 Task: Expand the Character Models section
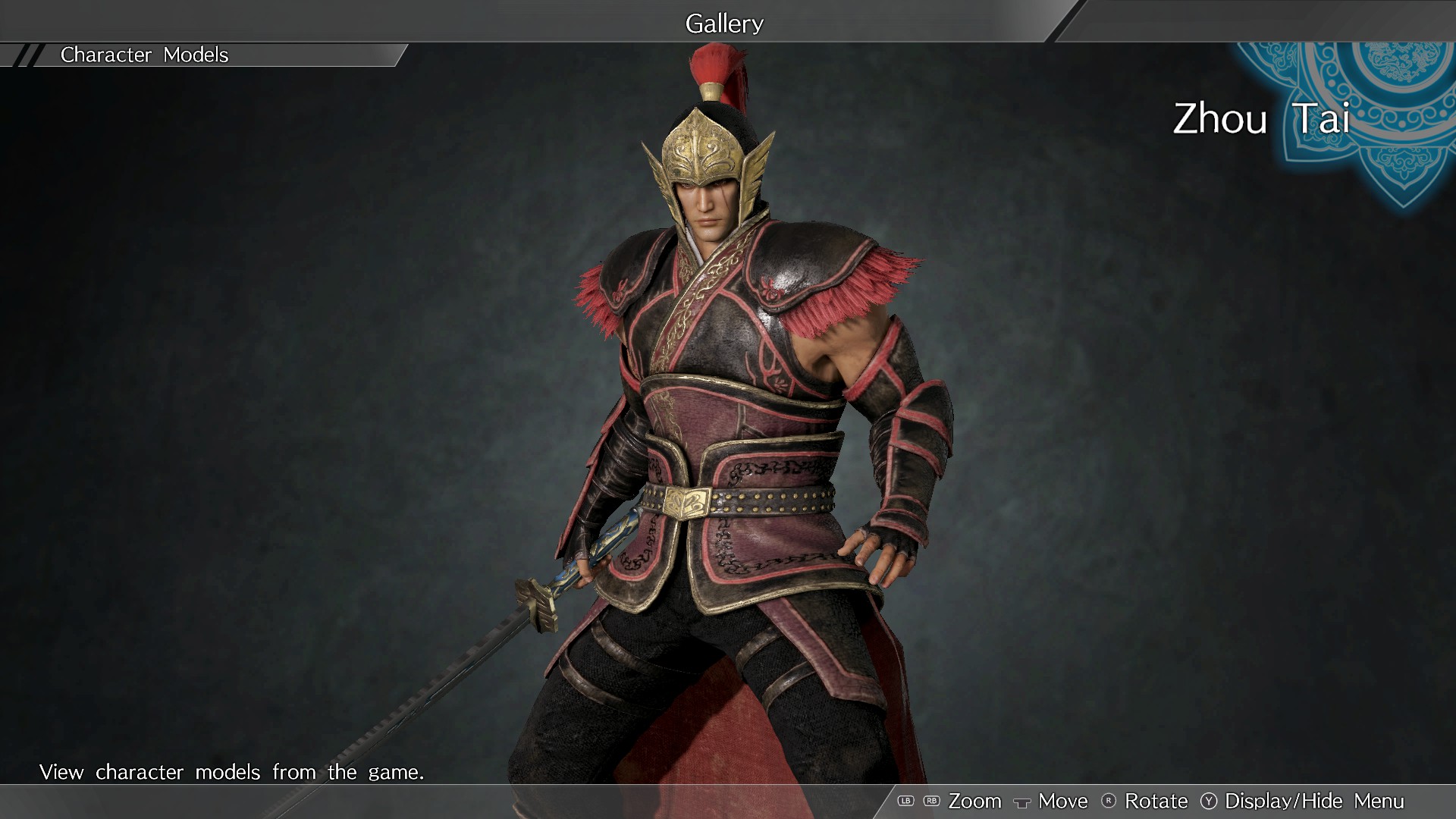click(x=144, y=55)
